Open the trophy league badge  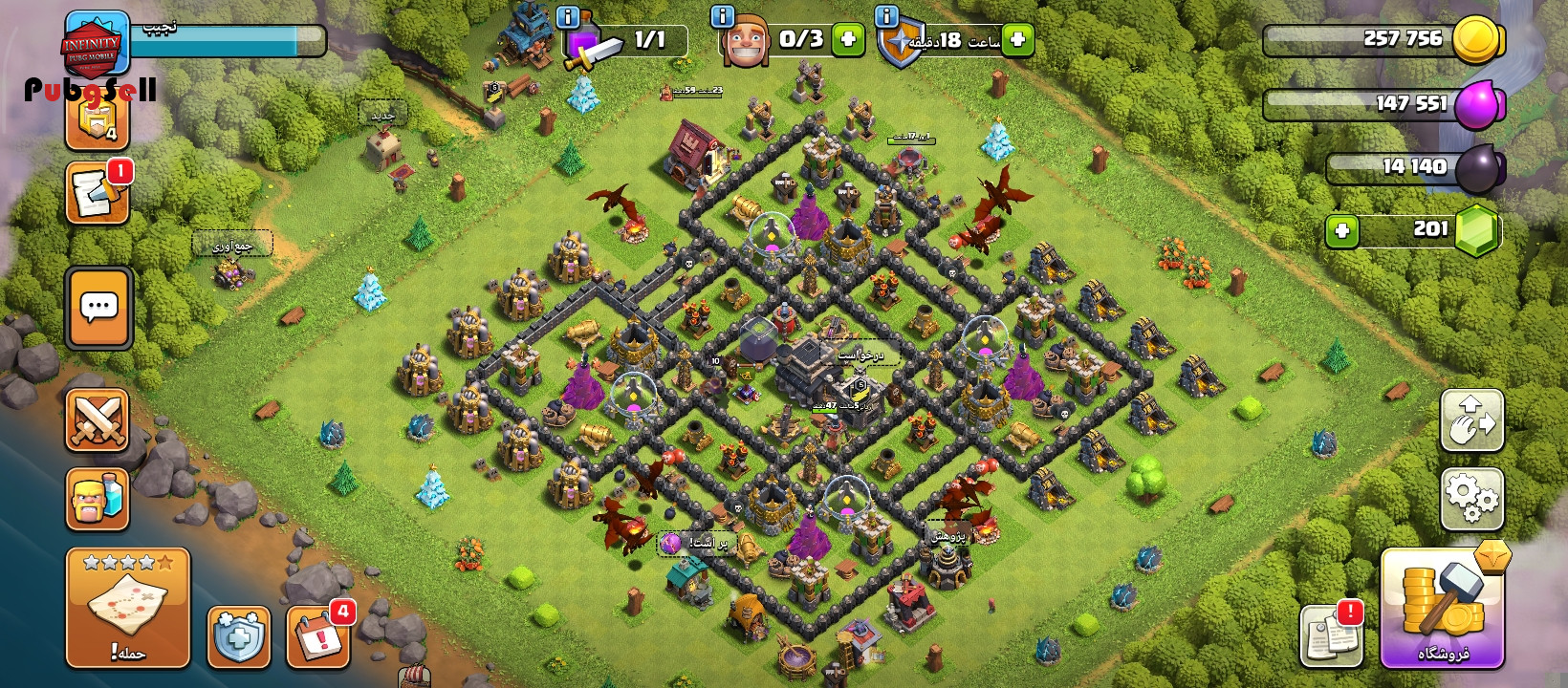click(97, 119)
